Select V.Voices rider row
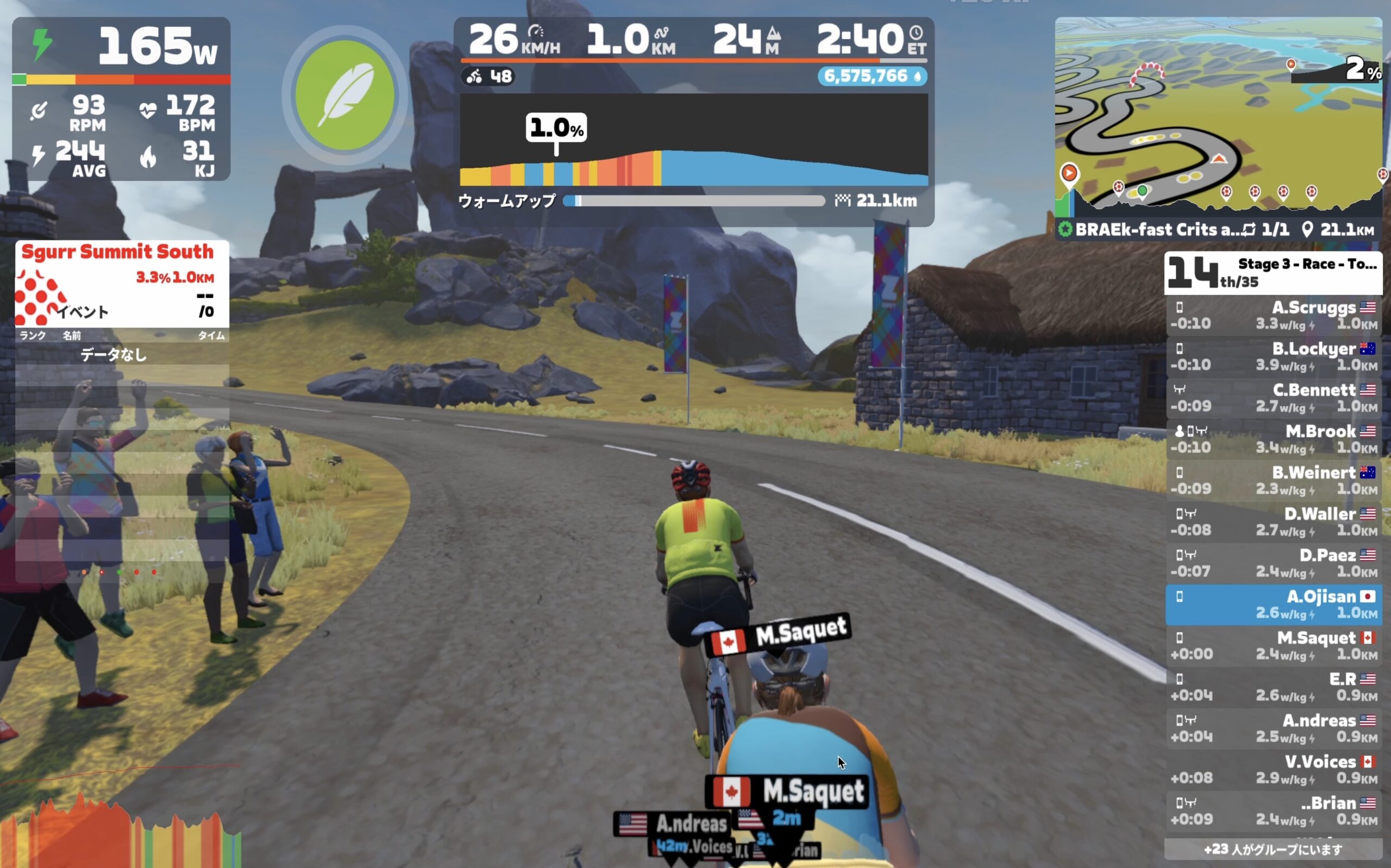The height and width of the screenshot is (868, 1391). click(1273, 770)
